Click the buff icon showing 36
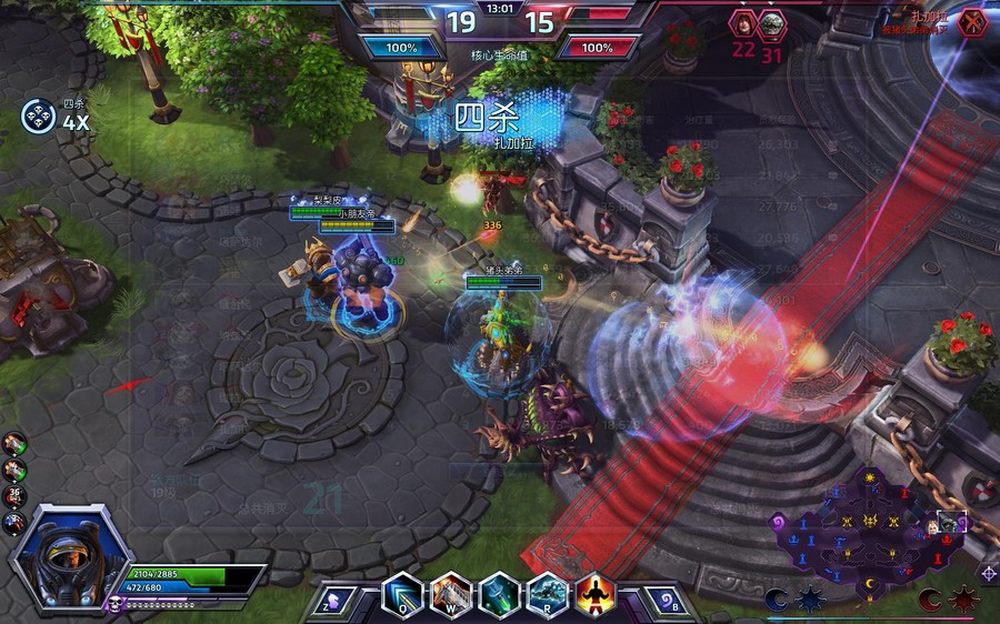Image resolution: width=1000 pixels, height=624 pixels. pyautogui.click(x=14, y=496)
